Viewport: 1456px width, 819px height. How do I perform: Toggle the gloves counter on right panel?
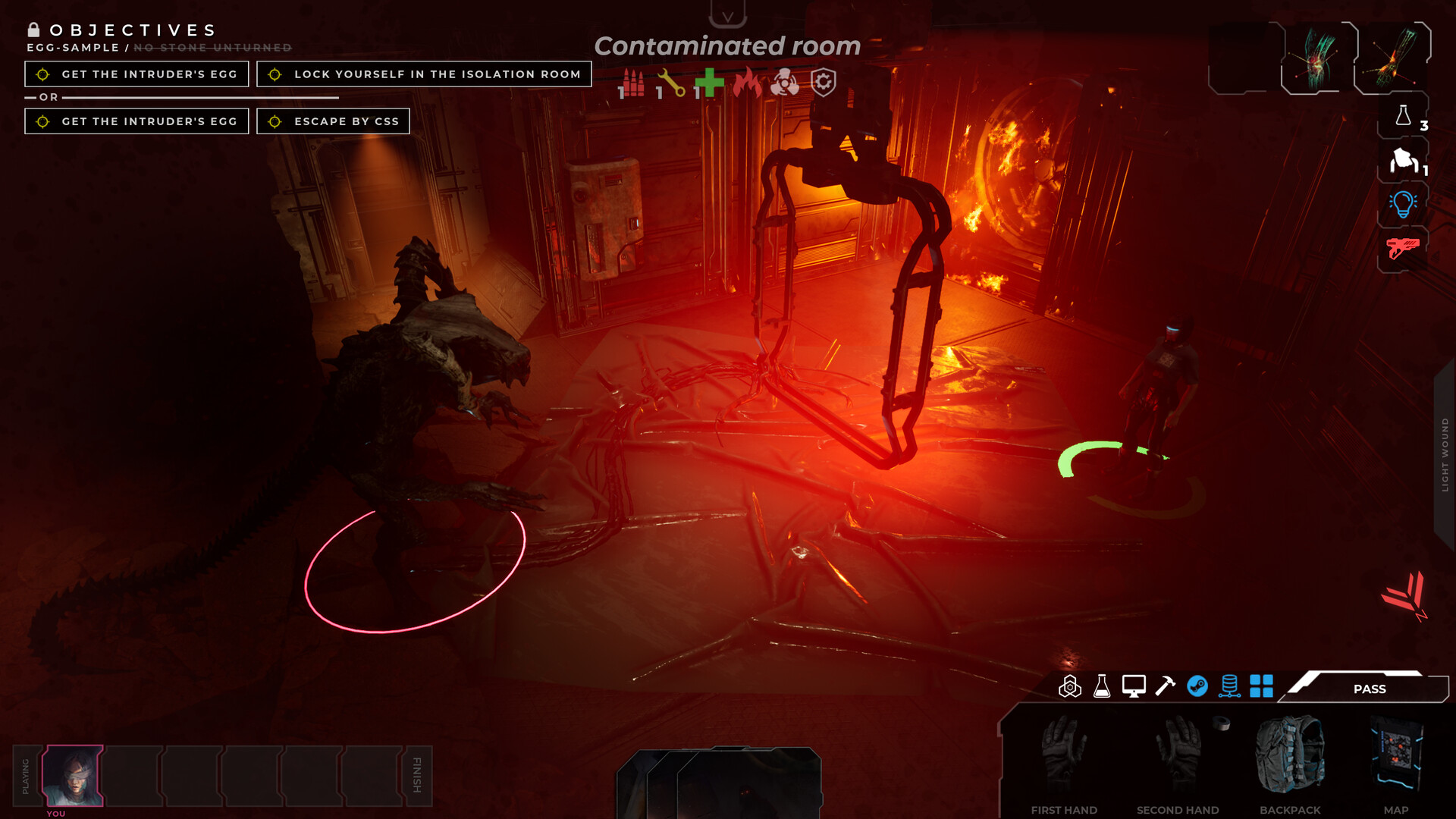tap(1402, 163)
